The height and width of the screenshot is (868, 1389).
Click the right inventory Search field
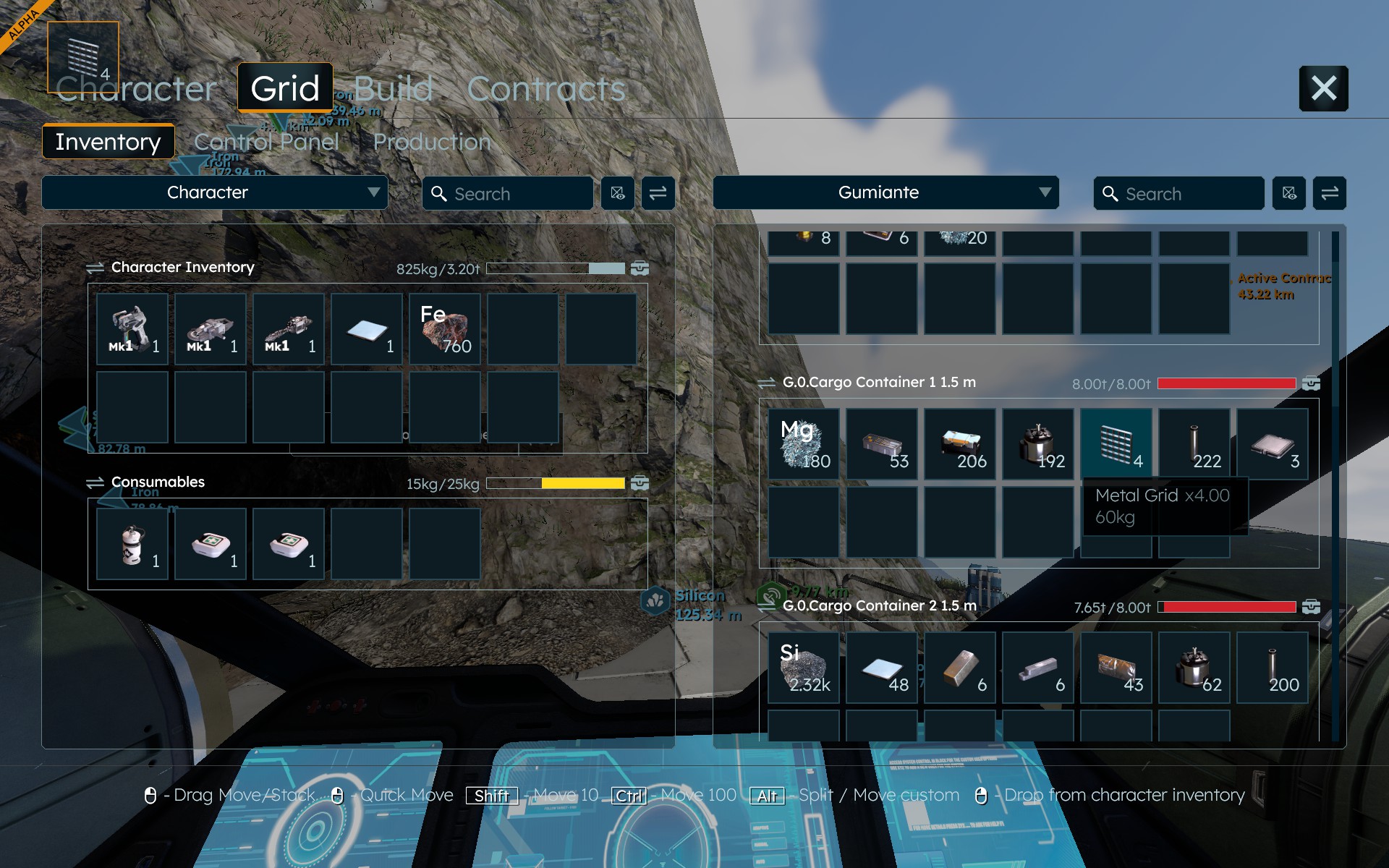[x=1179, y=194]
